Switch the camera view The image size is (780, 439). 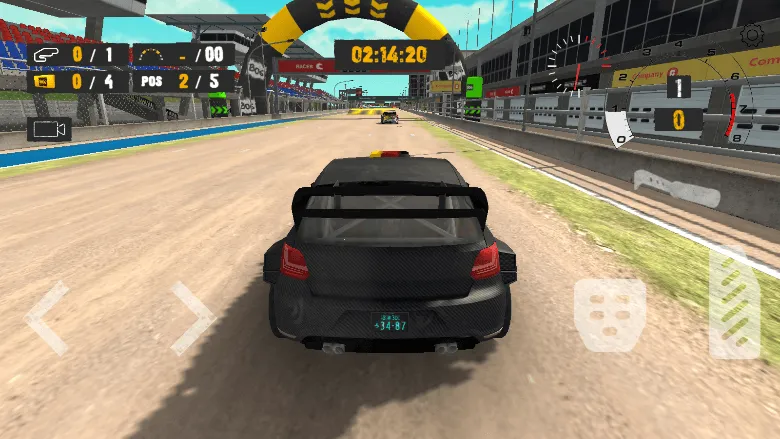pyautogui.click(x=48, y=129)
